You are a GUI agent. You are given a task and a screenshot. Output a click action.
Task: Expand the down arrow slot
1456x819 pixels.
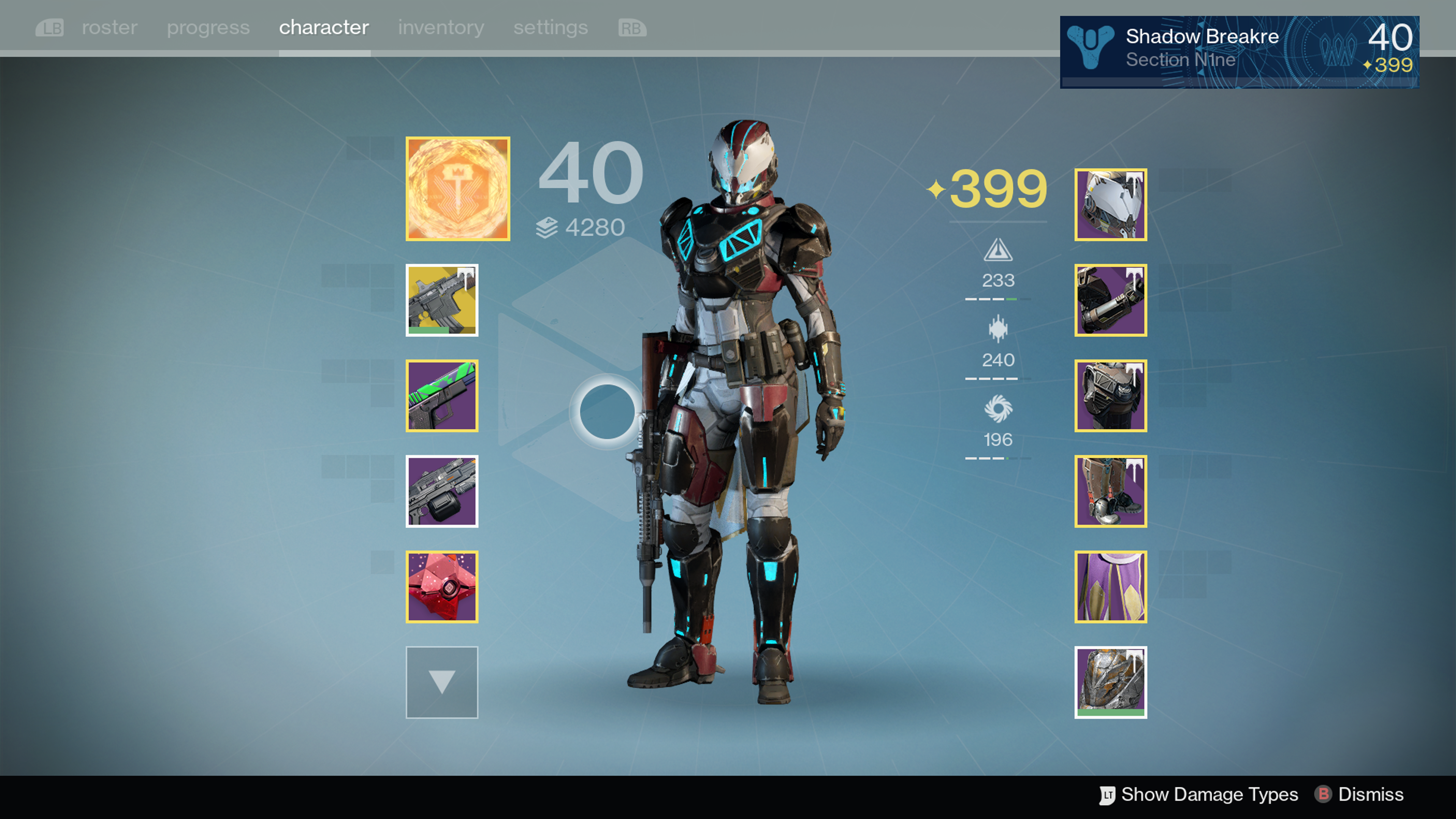pyautogui.click(x=442, y=682)
